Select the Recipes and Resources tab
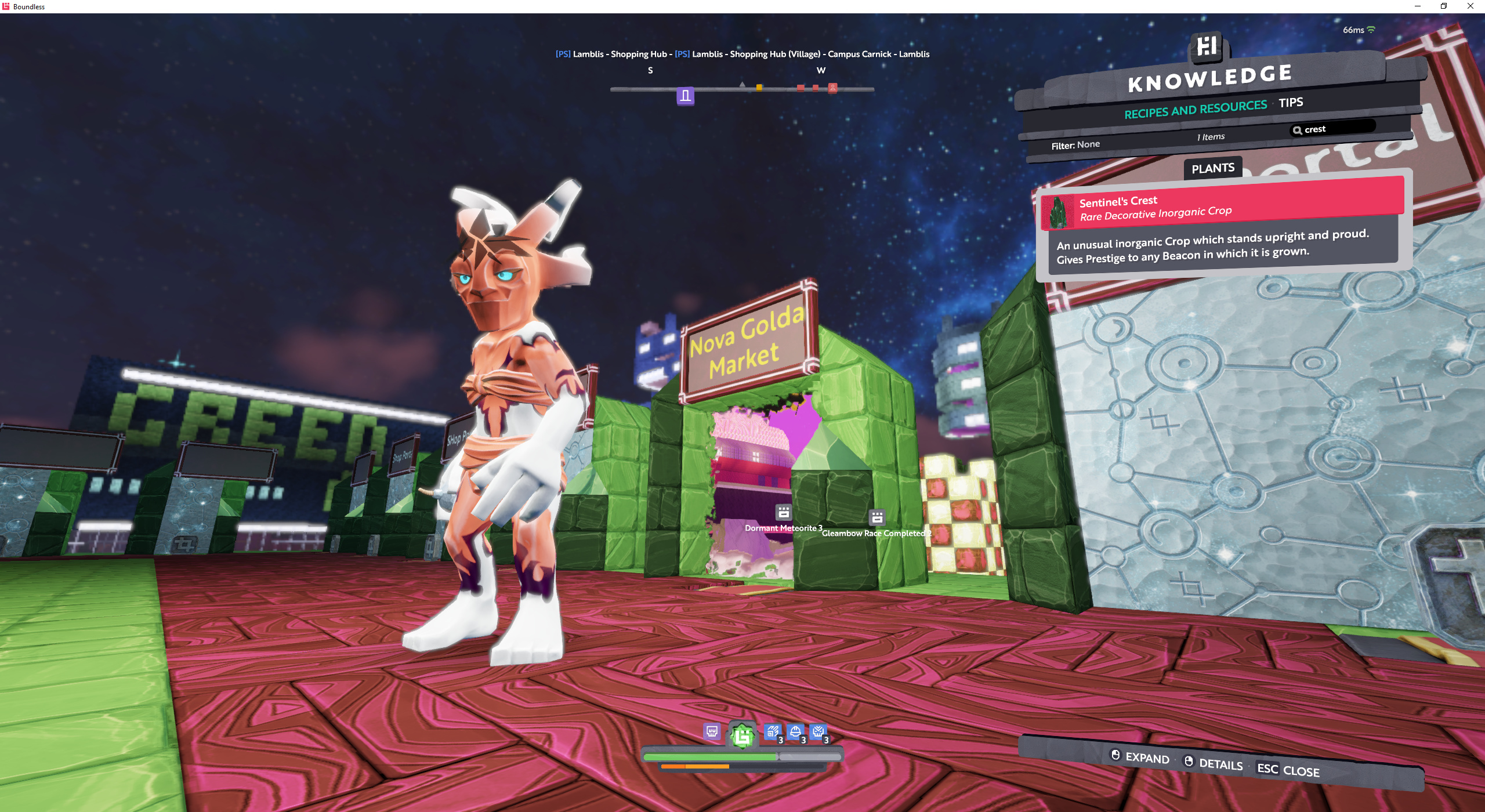Image resolution: width=1485 pixels, height=812 pixels. [1195, 109]
